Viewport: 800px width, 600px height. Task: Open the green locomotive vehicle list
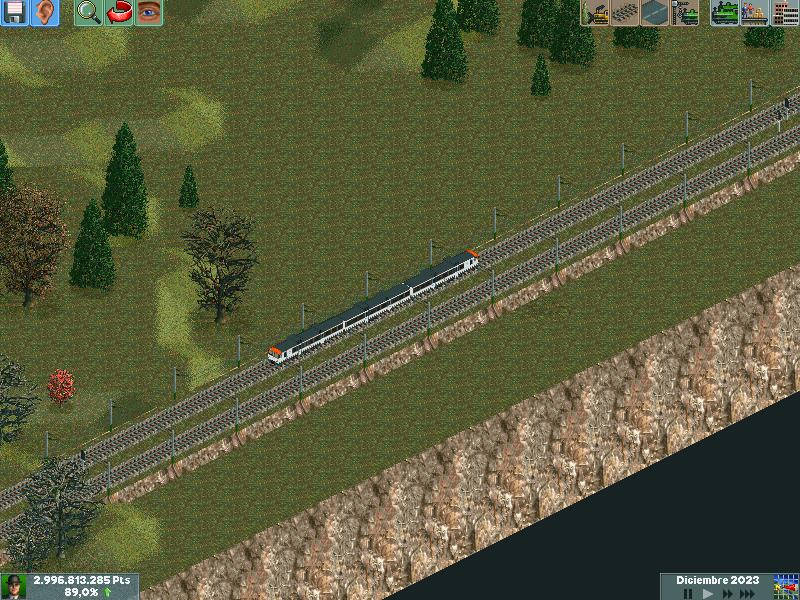tap(724, 13)
